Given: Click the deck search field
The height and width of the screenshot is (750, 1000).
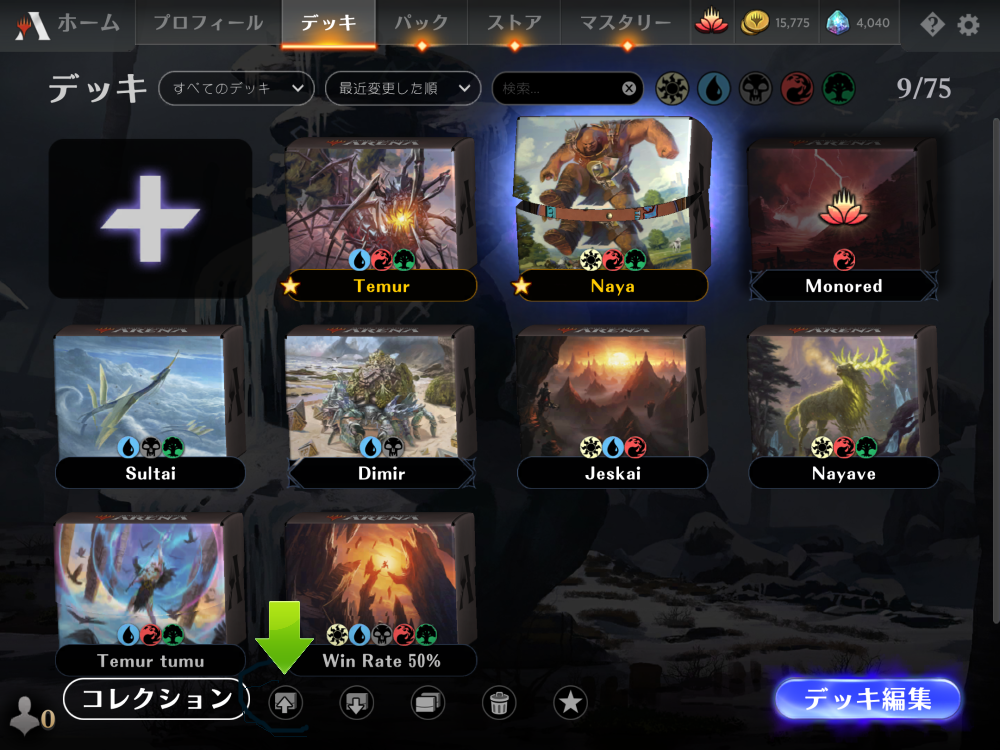Looking at the screenshot, I should click(560, 88).
